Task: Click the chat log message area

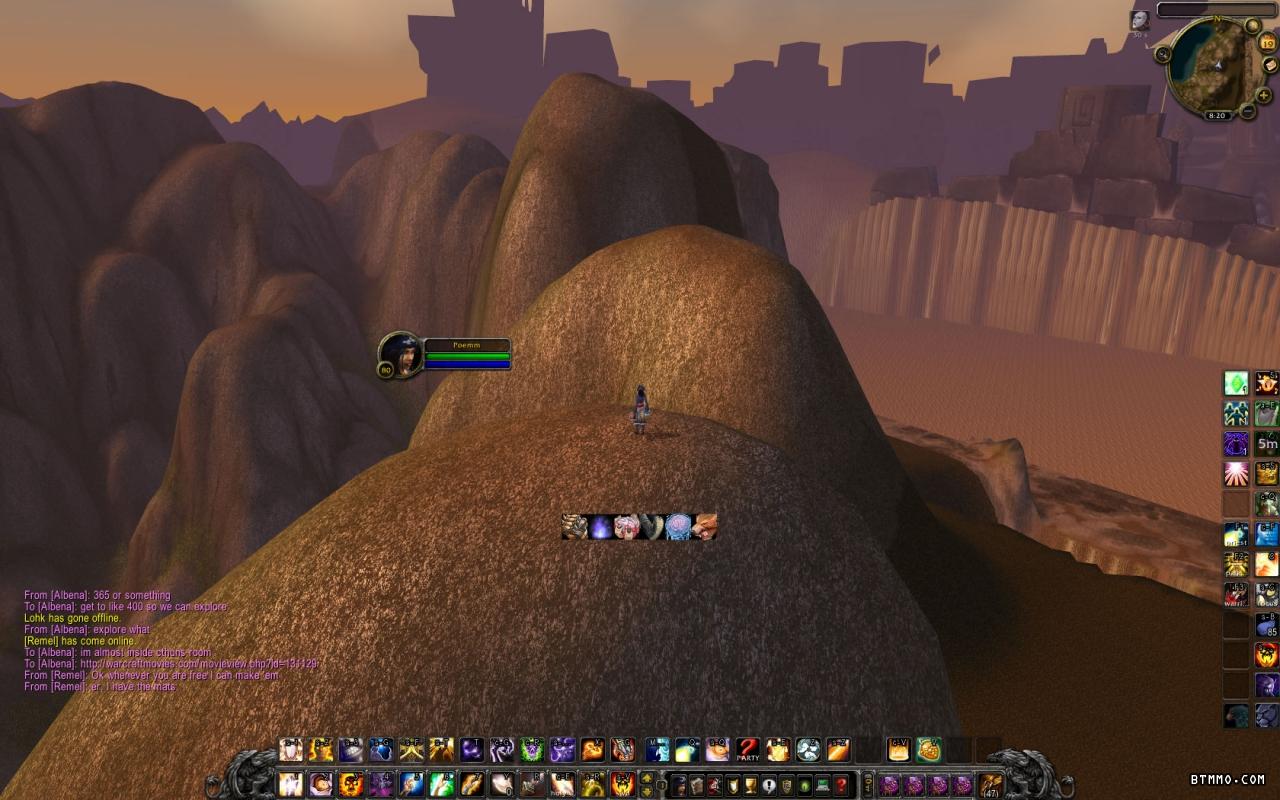Action: [150, 640]
